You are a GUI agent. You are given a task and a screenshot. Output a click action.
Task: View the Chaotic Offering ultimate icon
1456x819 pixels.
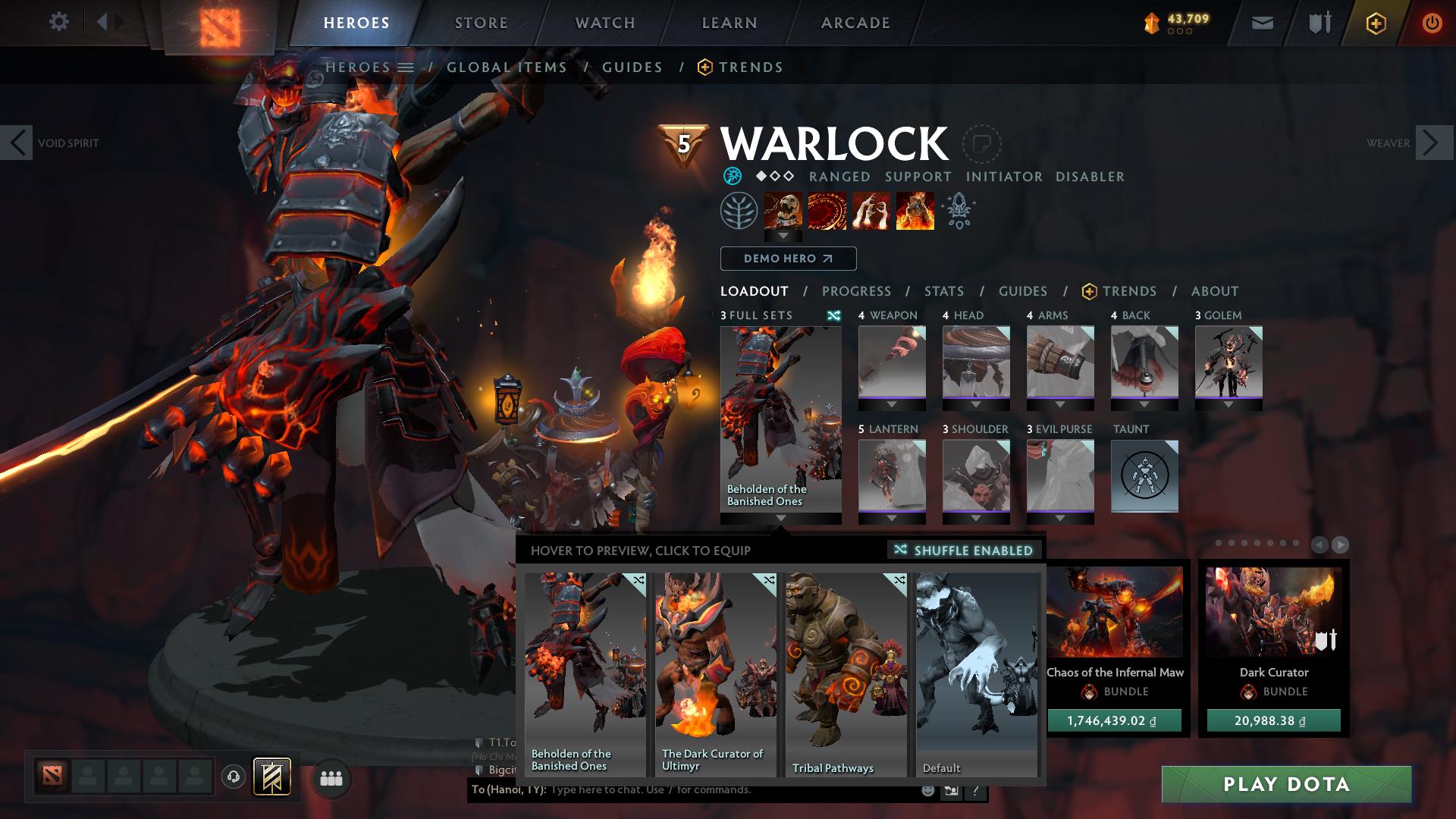915,212
